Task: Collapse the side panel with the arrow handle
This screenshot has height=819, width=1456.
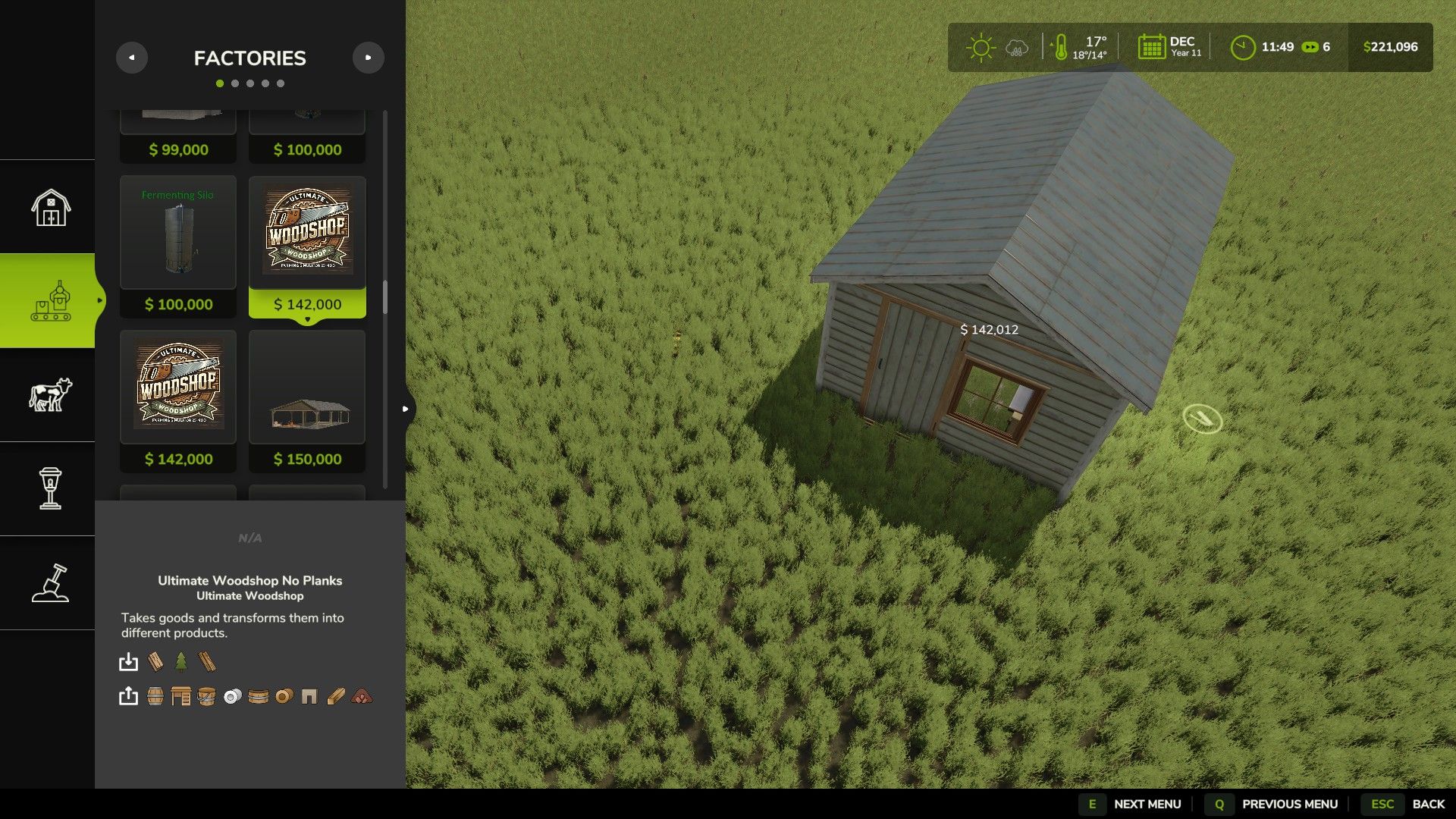Action: point(406,409)
